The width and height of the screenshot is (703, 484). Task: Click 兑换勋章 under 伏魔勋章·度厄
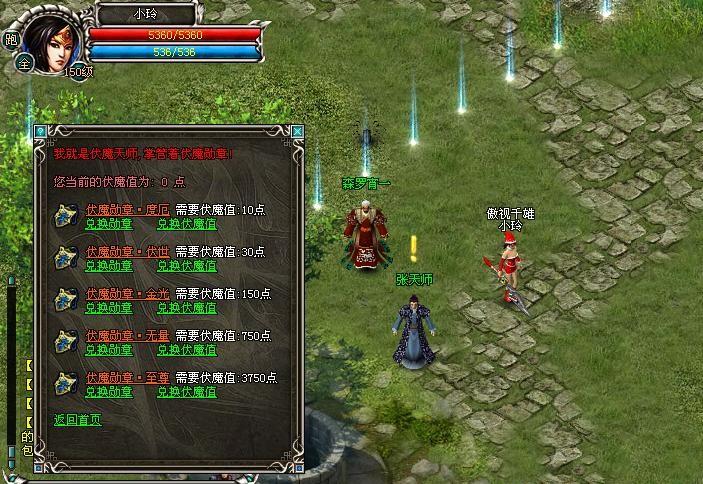click(x=109, y=224)
